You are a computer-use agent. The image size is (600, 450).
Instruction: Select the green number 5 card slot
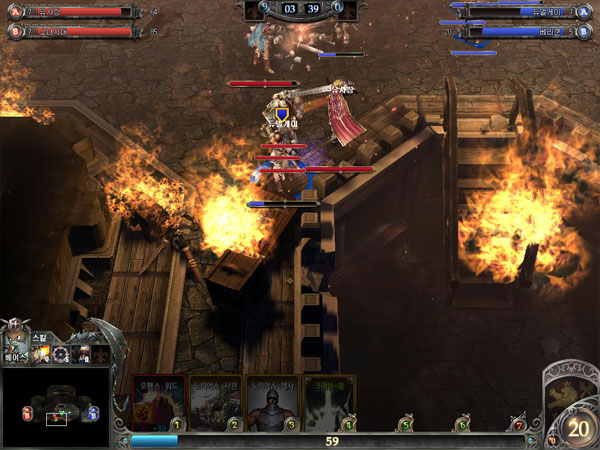pos(405,425)
